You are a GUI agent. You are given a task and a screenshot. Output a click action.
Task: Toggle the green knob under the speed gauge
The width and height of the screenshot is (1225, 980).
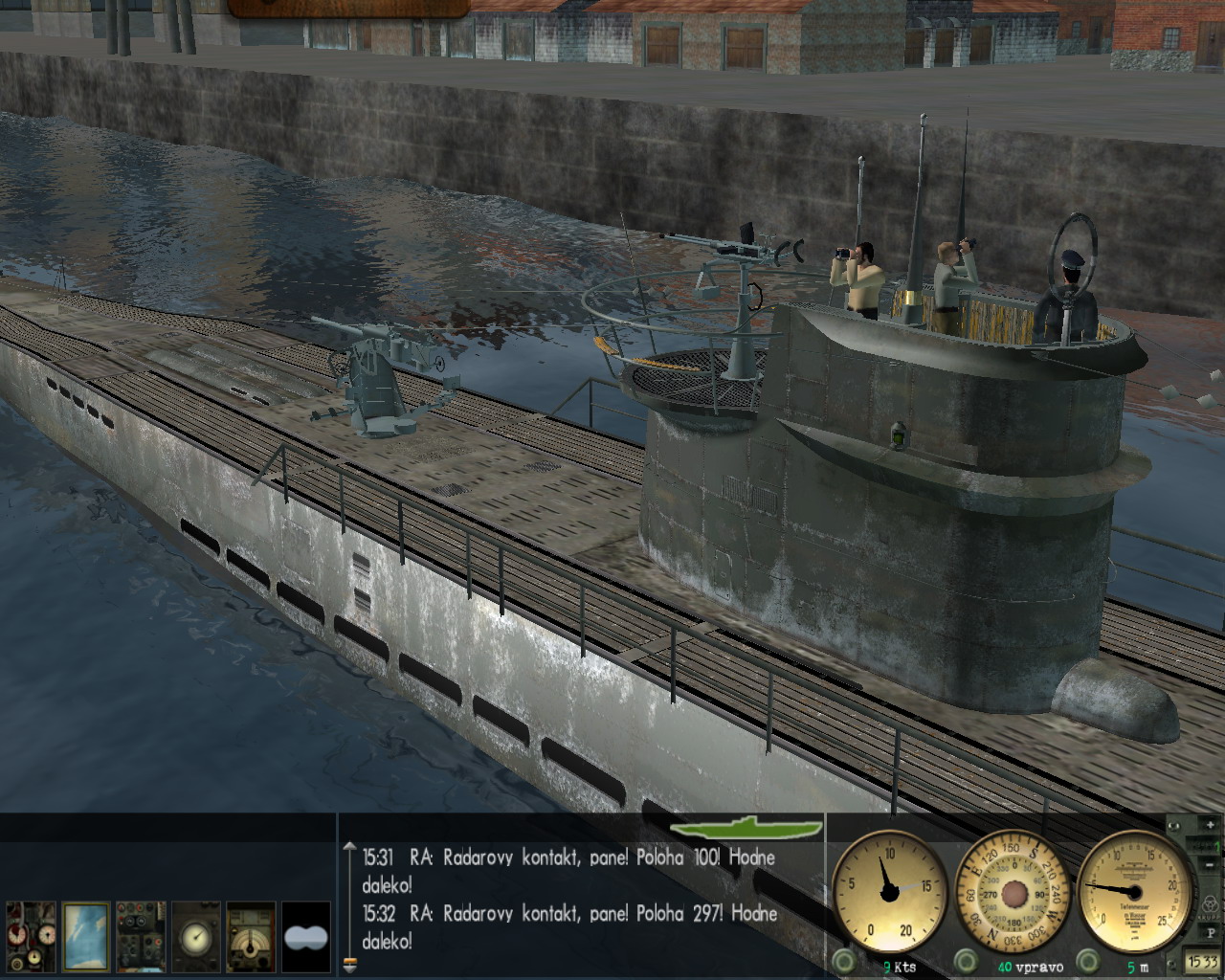(x=842, y=960)
